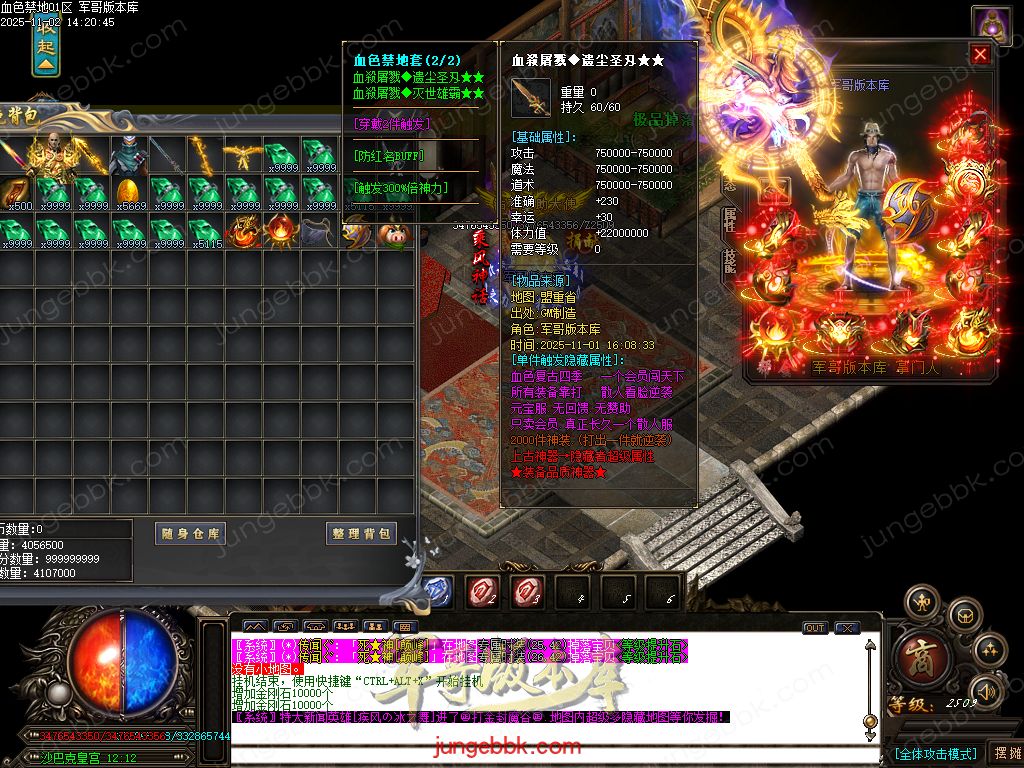Select the scroll item with x500 count

[16, 192]
